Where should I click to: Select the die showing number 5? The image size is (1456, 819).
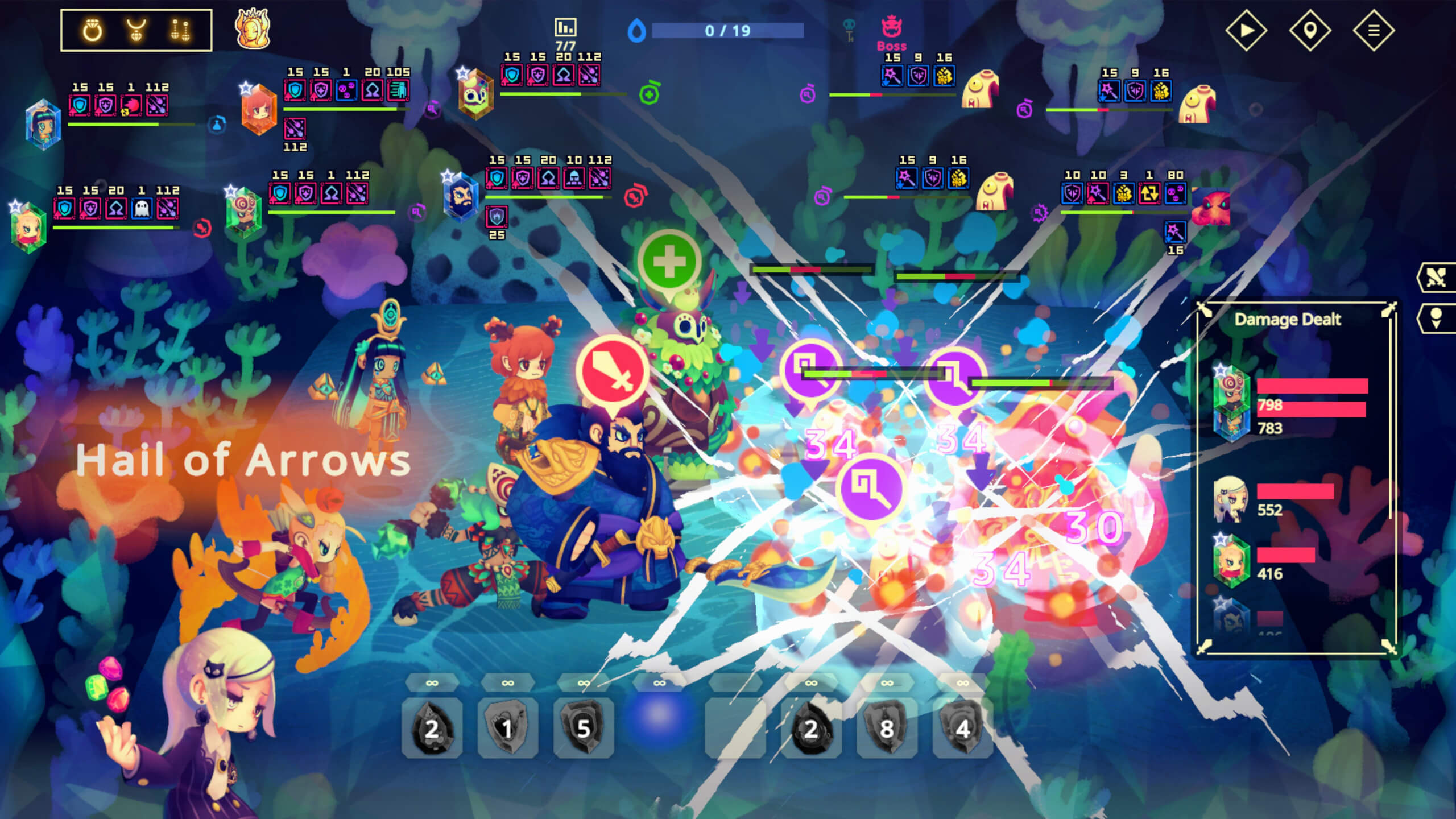pos(584,728)
